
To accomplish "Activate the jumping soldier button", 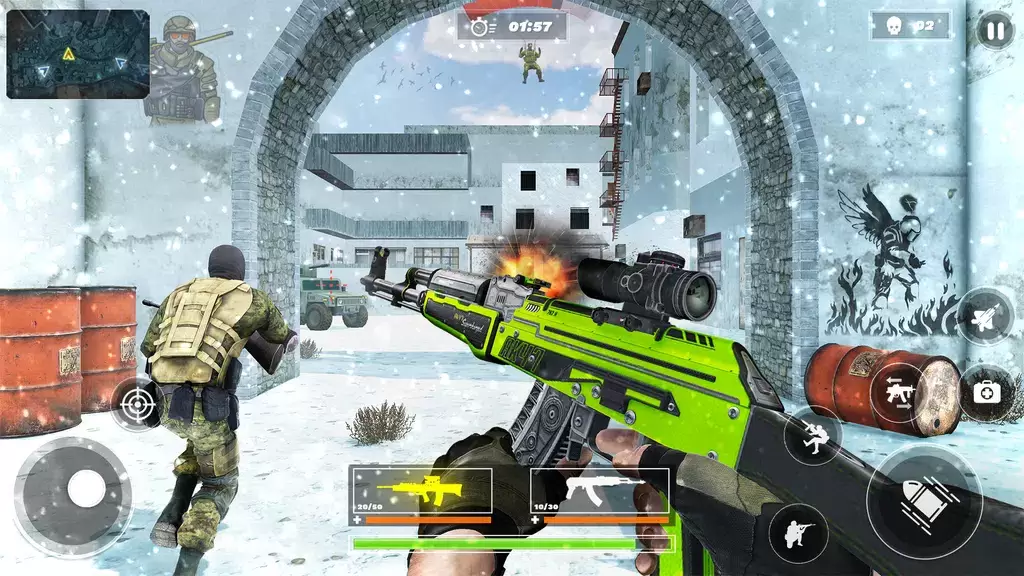I will point(812,436).
